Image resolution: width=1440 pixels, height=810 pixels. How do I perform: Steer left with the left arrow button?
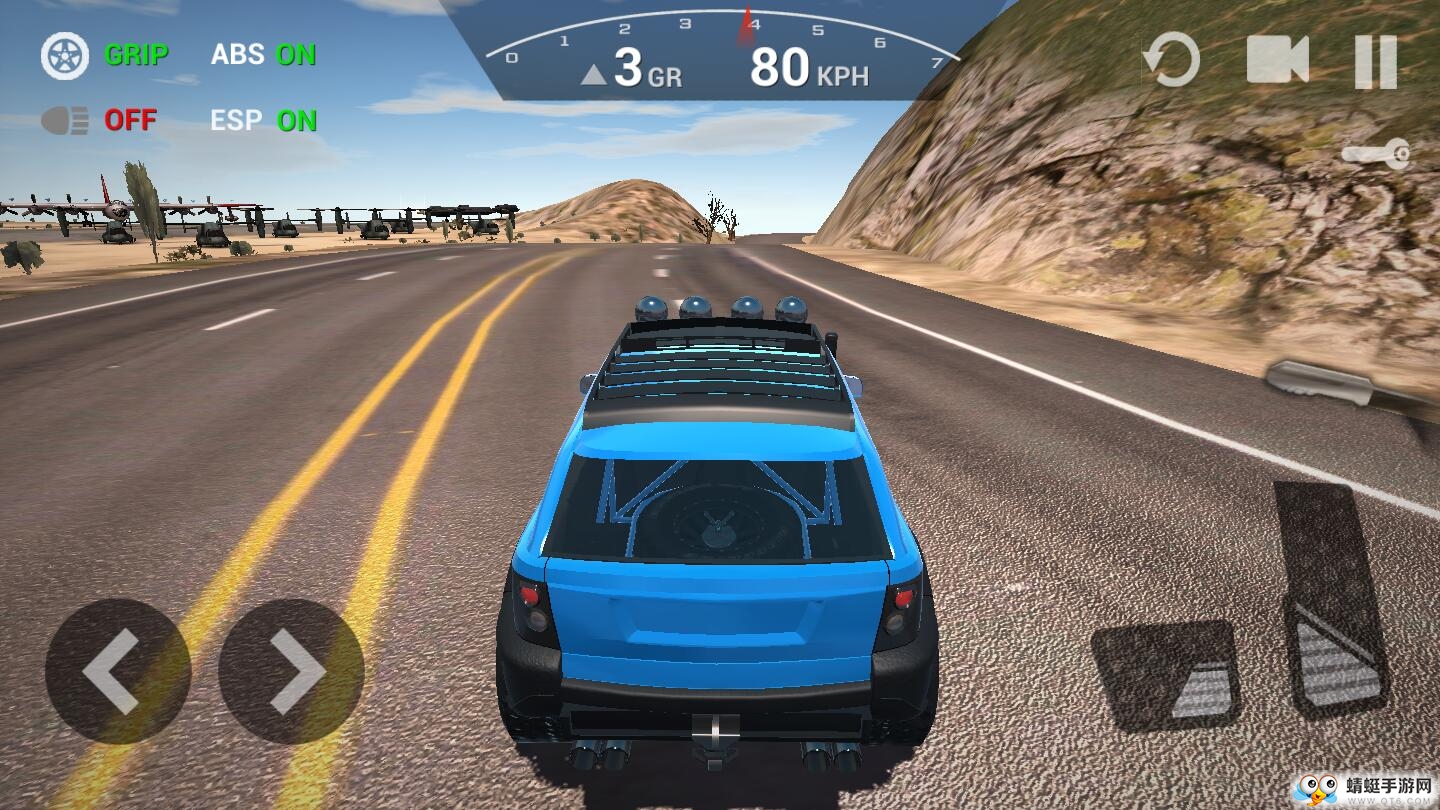[117, 671]
